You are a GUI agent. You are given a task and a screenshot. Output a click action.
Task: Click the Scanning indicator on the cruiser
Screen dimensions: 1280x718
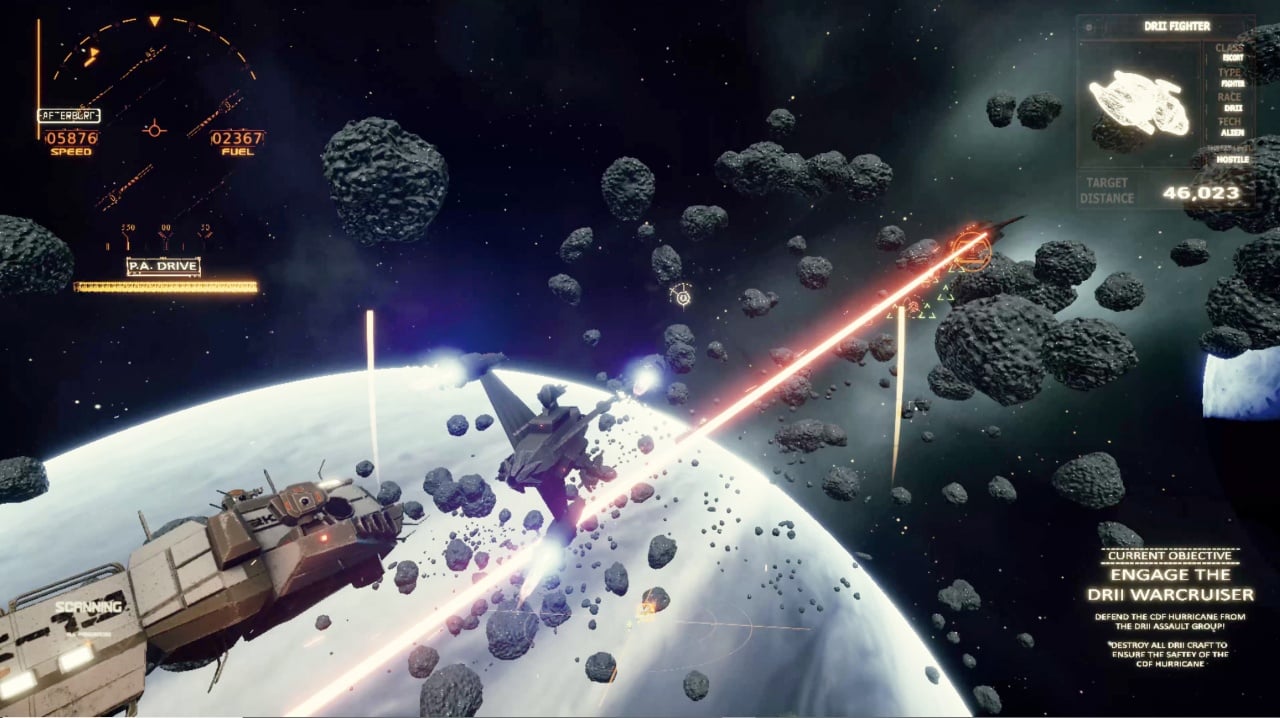(x=89, y=608)
